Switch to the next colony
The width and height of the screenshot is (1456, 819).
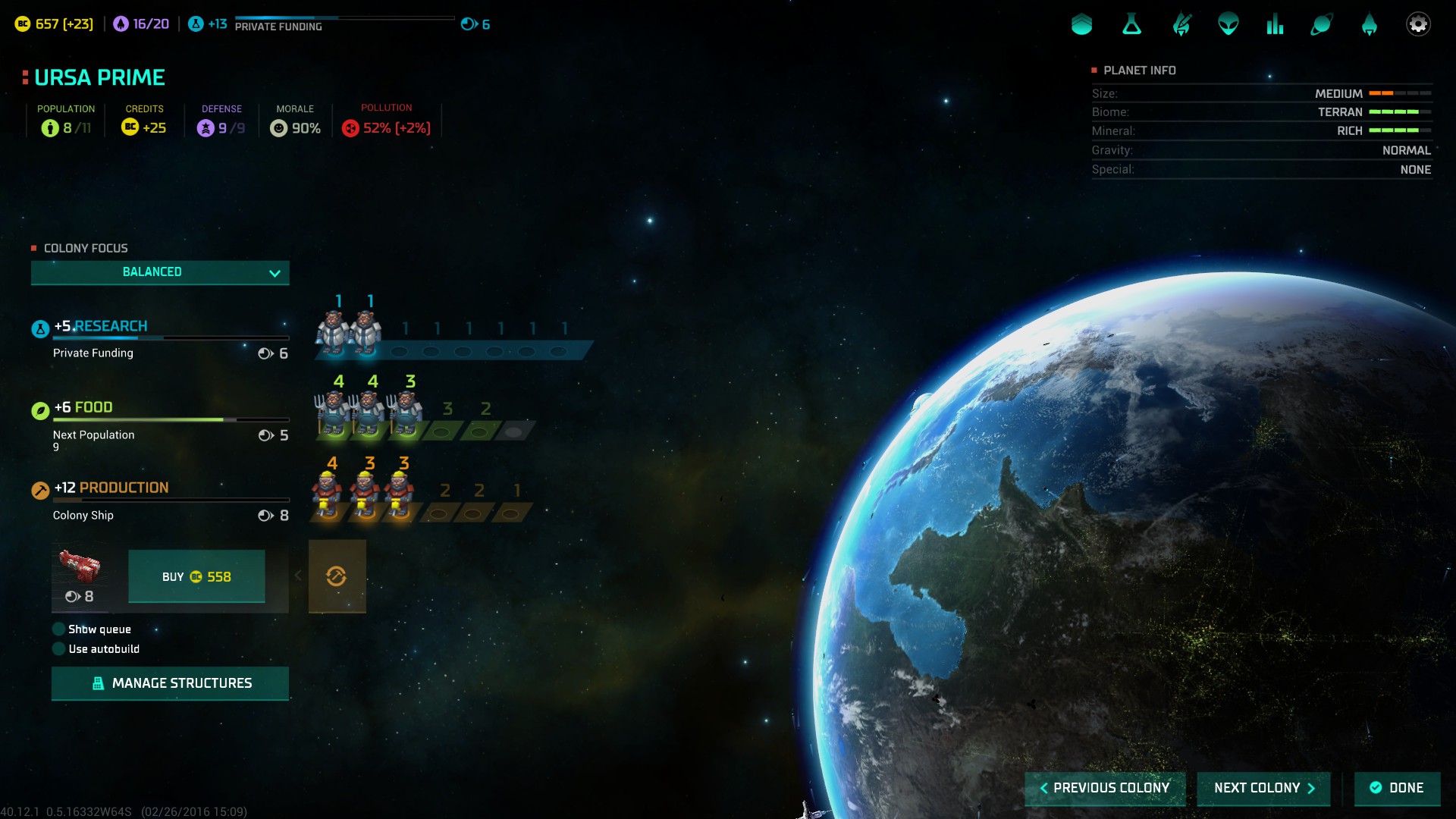1263,788
